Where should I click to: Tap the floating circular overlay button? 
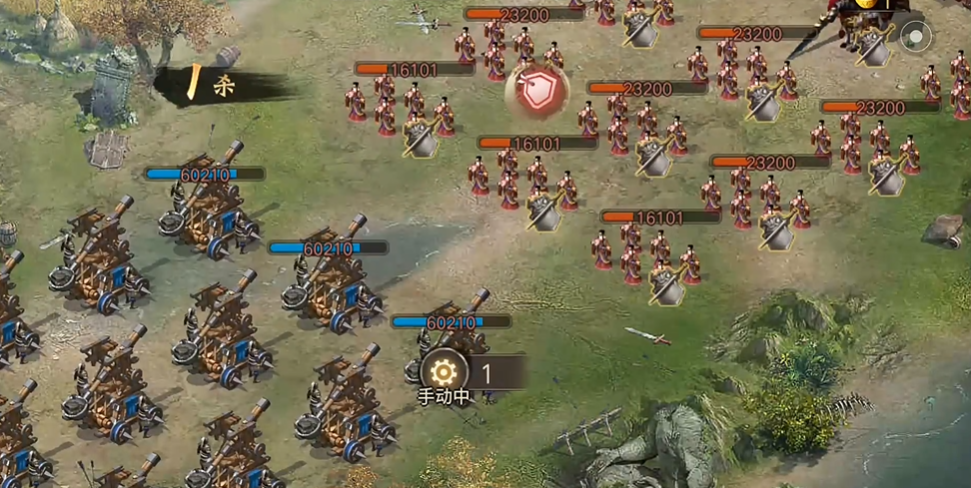[915, 38]
